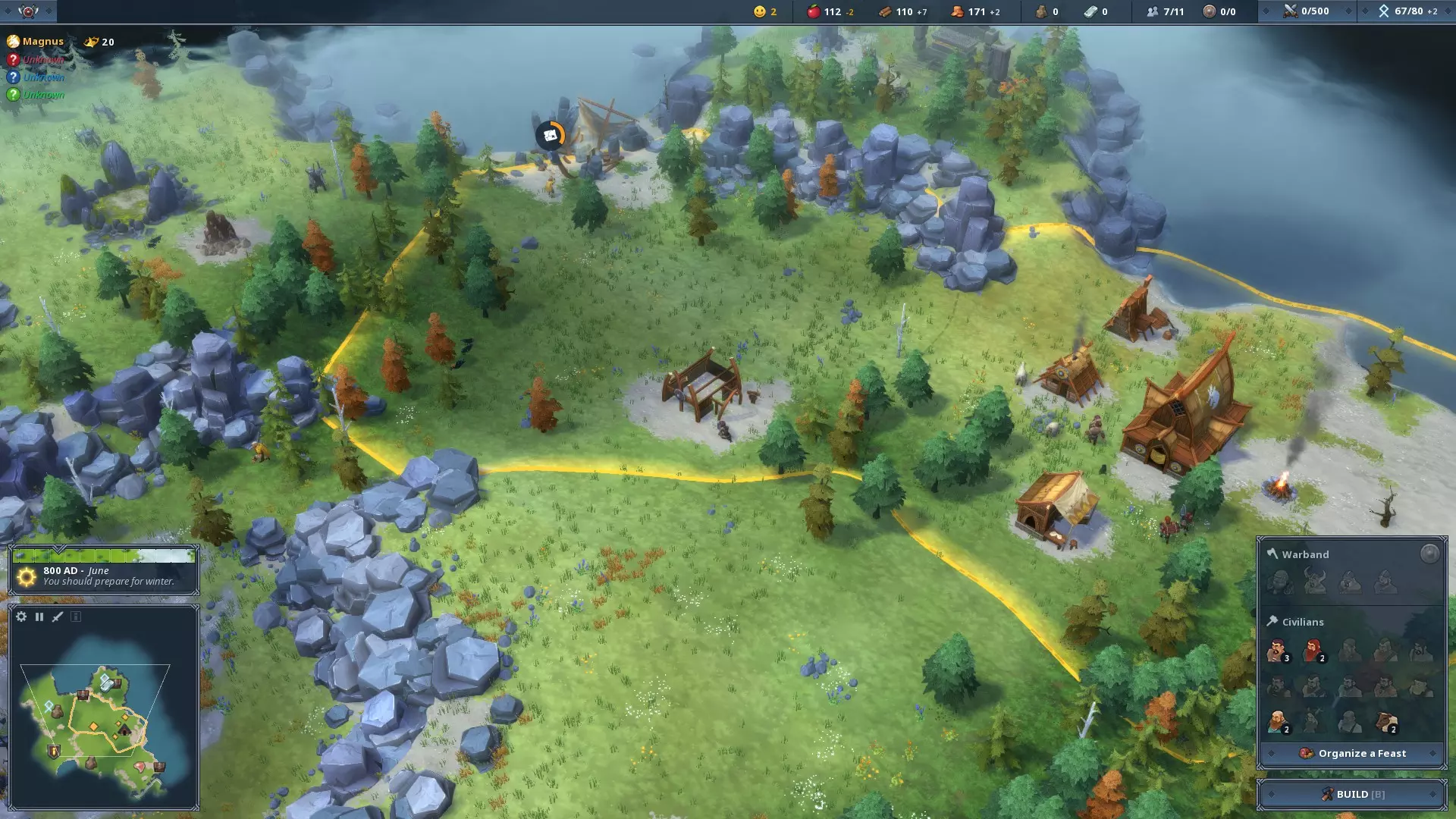Click the fame wreath icon next to Magnus
Image resolution: width=1456 pixels, height=819 pixels.
click(92, 42)
